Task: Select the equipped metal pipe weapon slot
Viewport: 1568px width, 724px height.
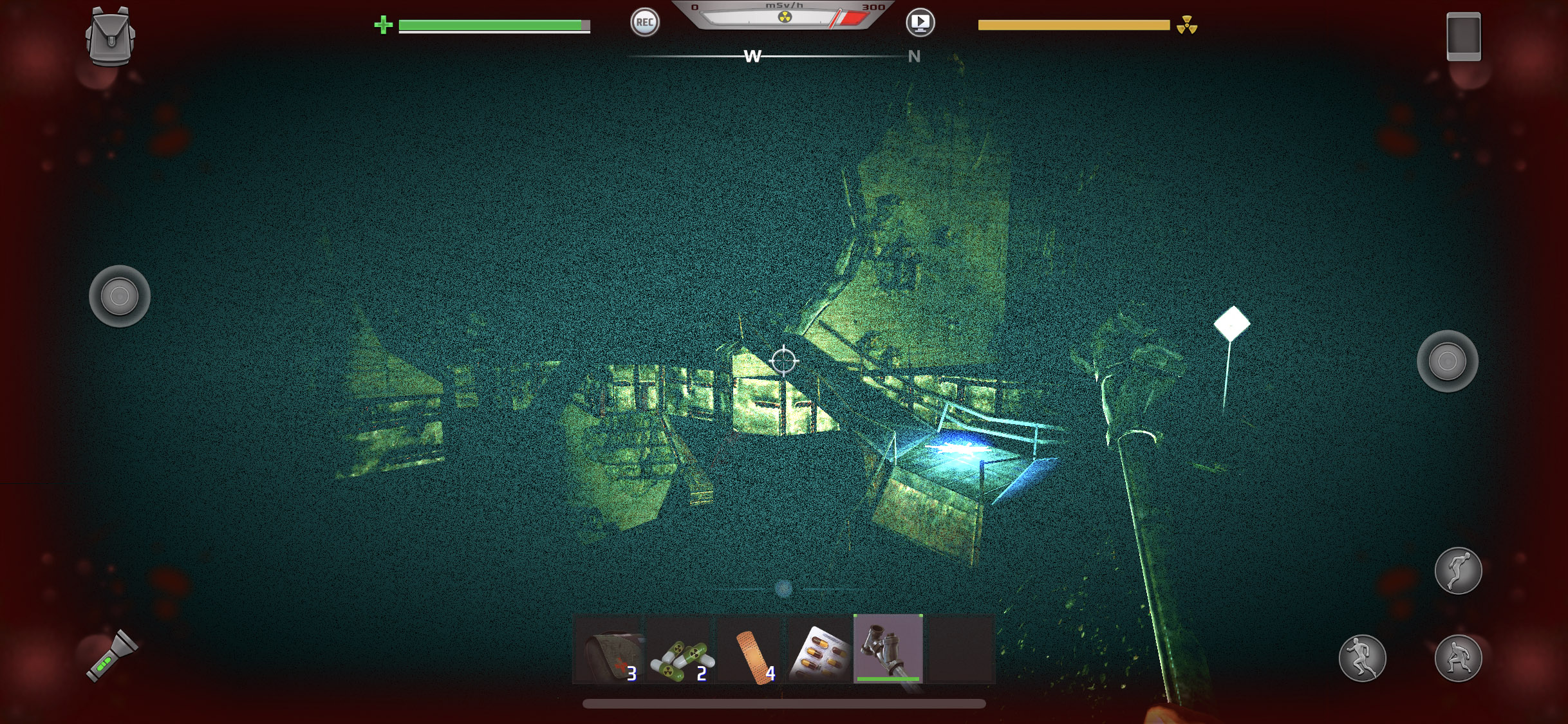Action: tap(888, 648)
